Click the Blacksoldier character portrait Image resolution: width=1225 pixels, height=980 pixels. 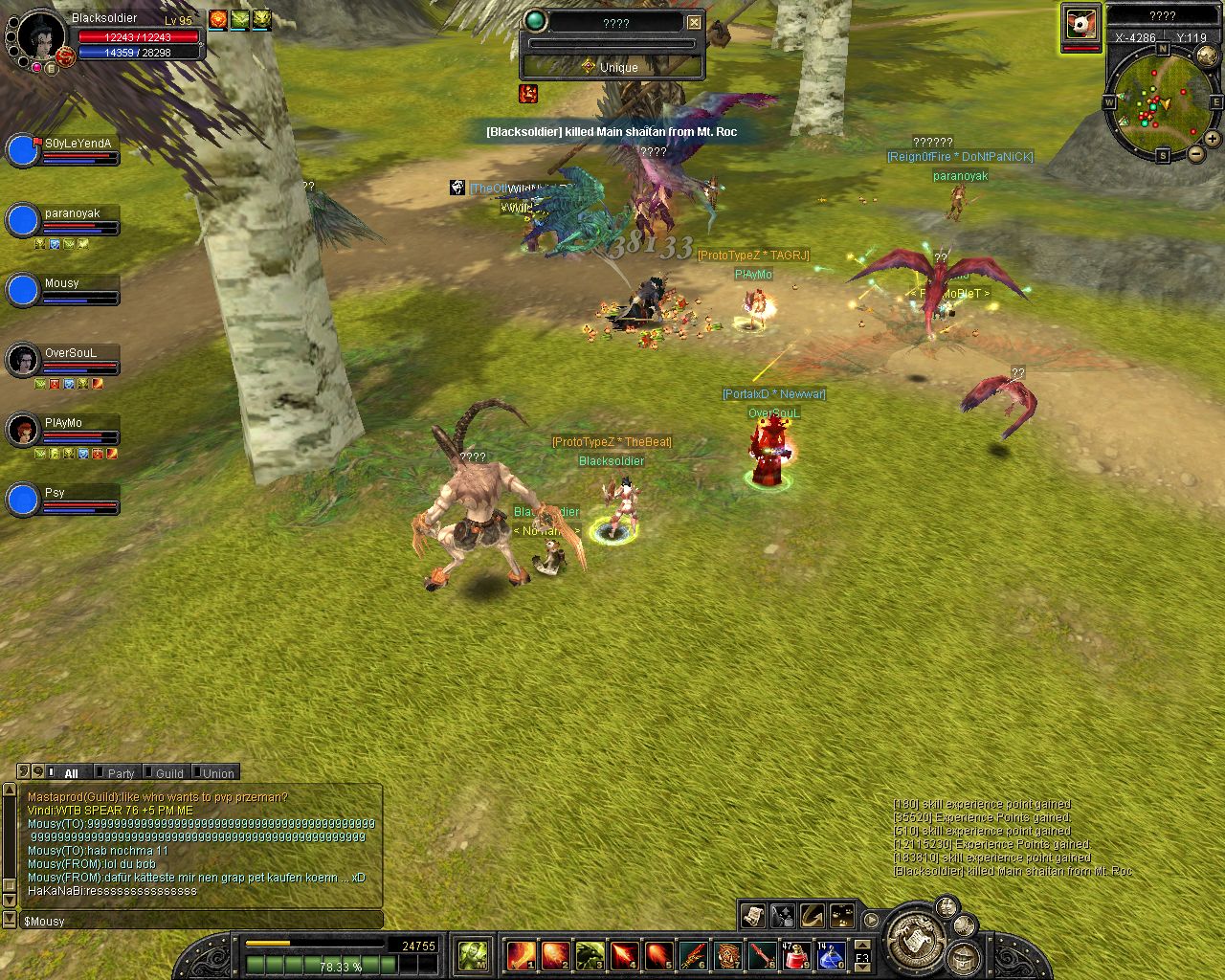coord(42,36)
